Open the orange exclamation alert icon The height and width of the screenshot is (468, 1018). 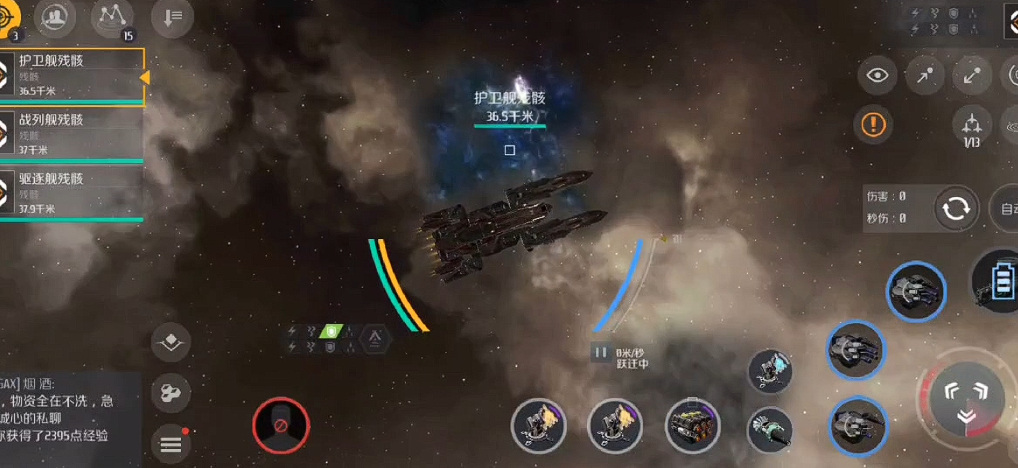tap(874, 125)
